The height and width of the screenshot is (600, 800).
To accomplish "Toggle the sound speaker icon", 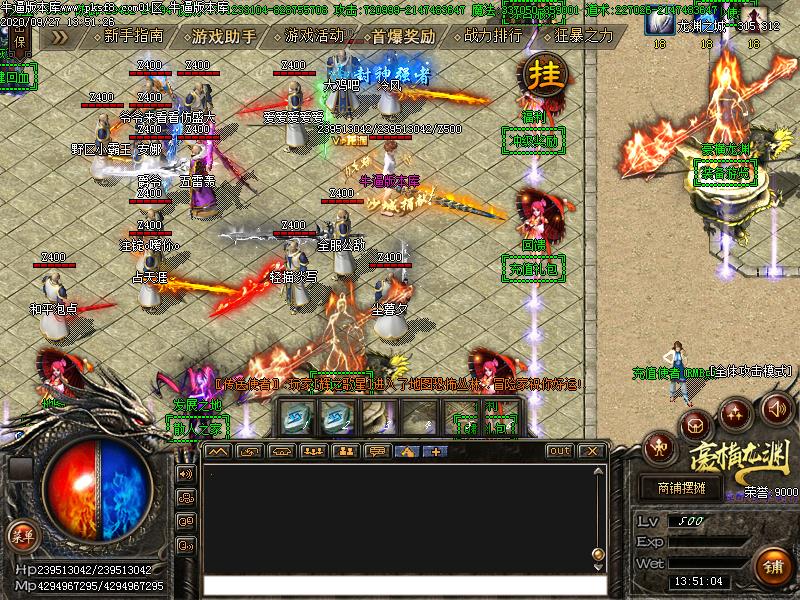I will [x=777, y=408].
